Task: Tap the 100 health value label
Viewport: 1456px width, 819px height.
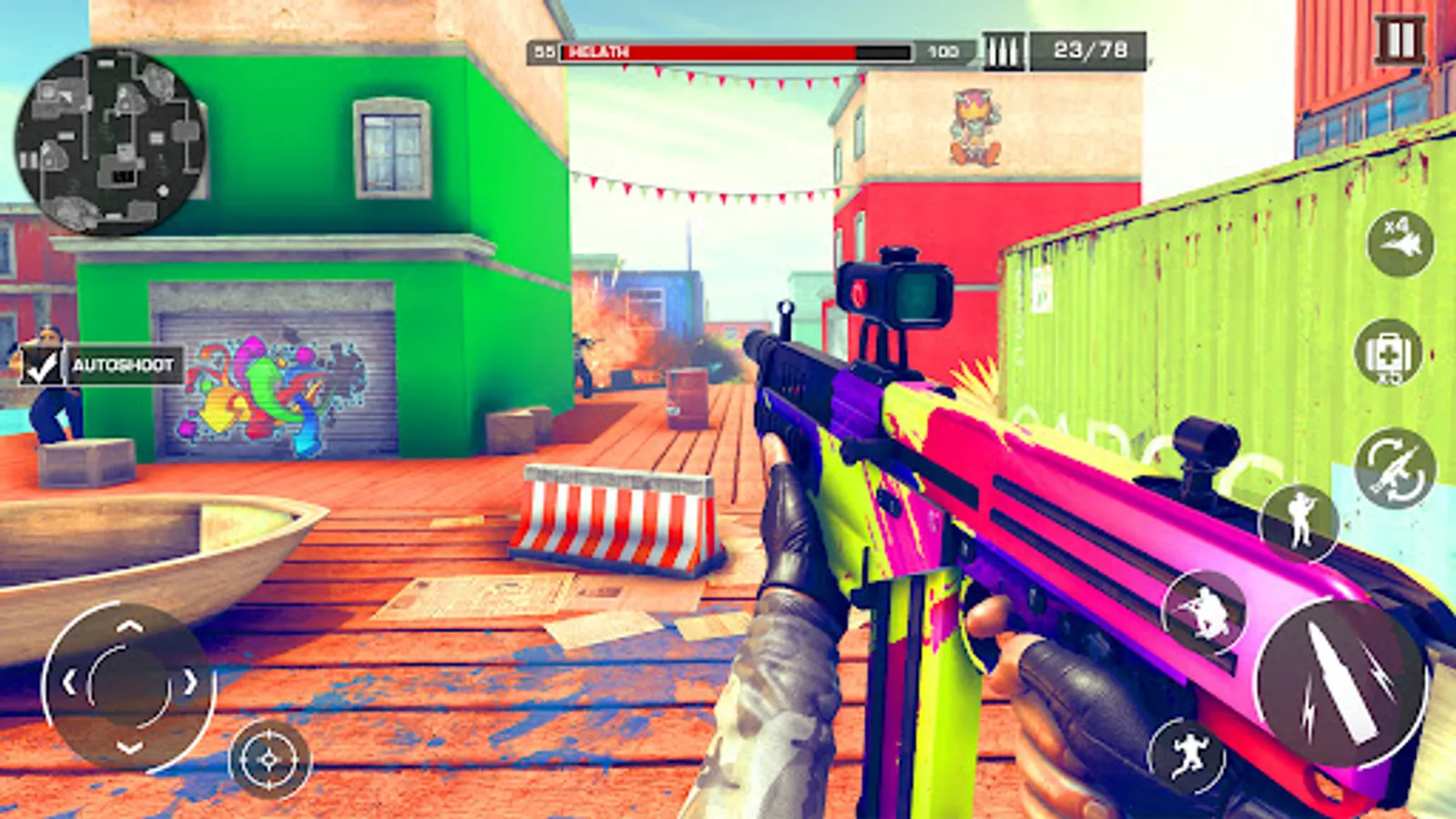Action: tap(942, 53)
